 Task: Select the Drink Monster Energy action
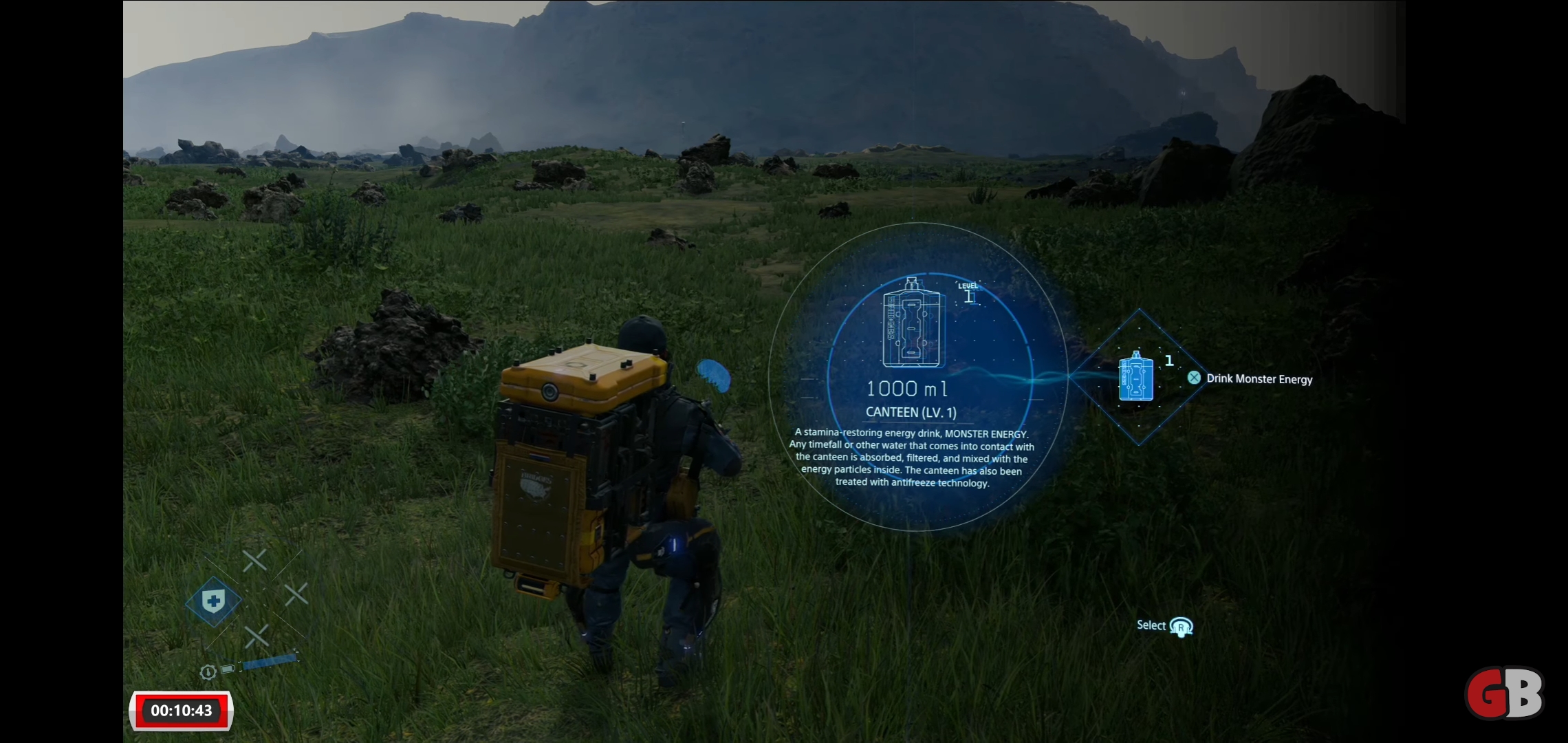pyautogui.click(x=1259, y=378)
